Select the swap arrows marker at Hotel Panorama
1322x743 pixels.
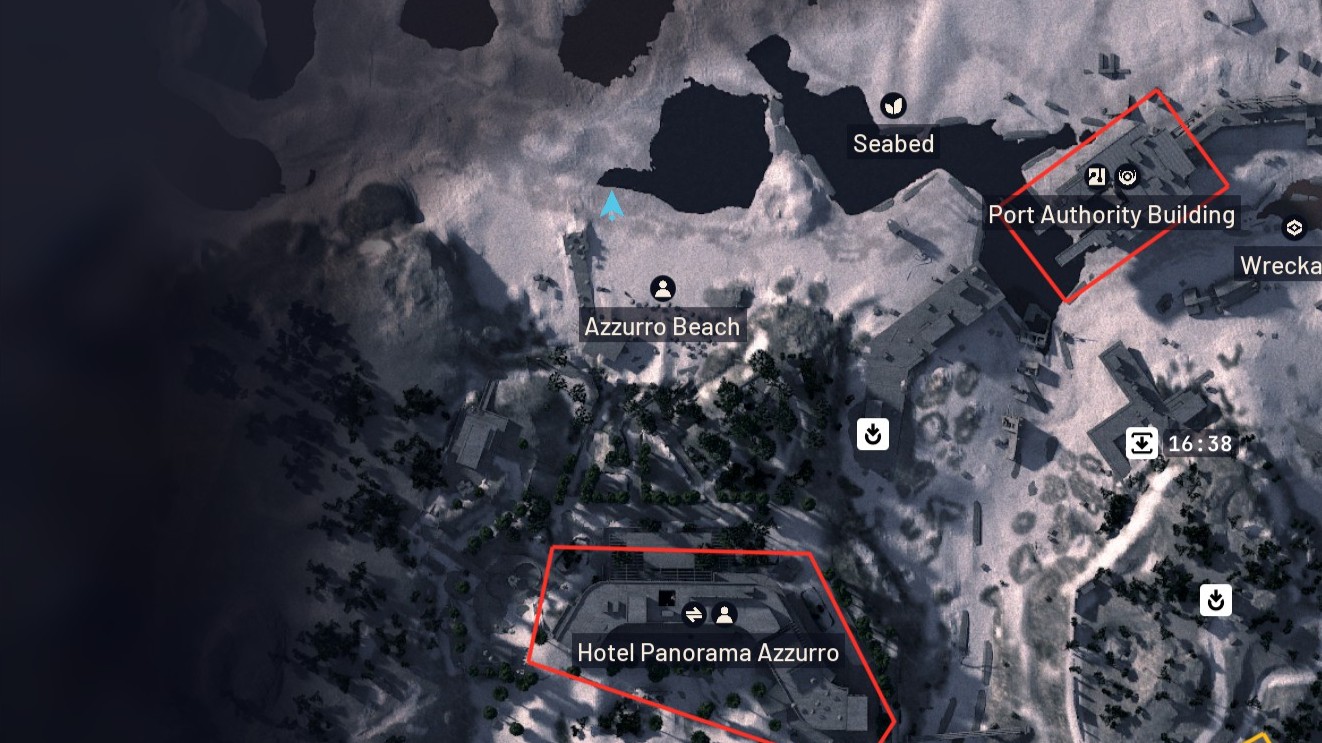tap(694, 614)
